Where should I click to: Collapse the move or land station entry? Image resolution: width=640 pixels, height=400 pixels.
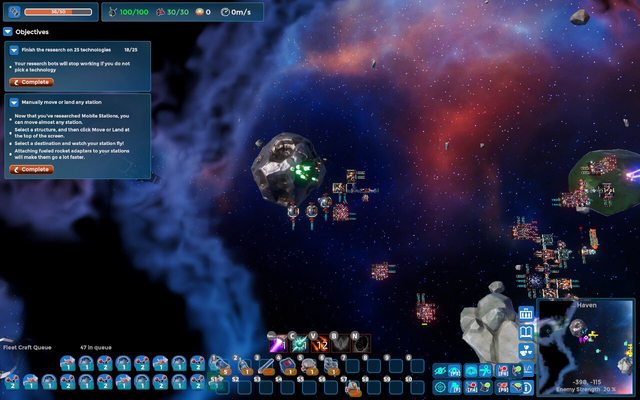[x=13, y=102]
